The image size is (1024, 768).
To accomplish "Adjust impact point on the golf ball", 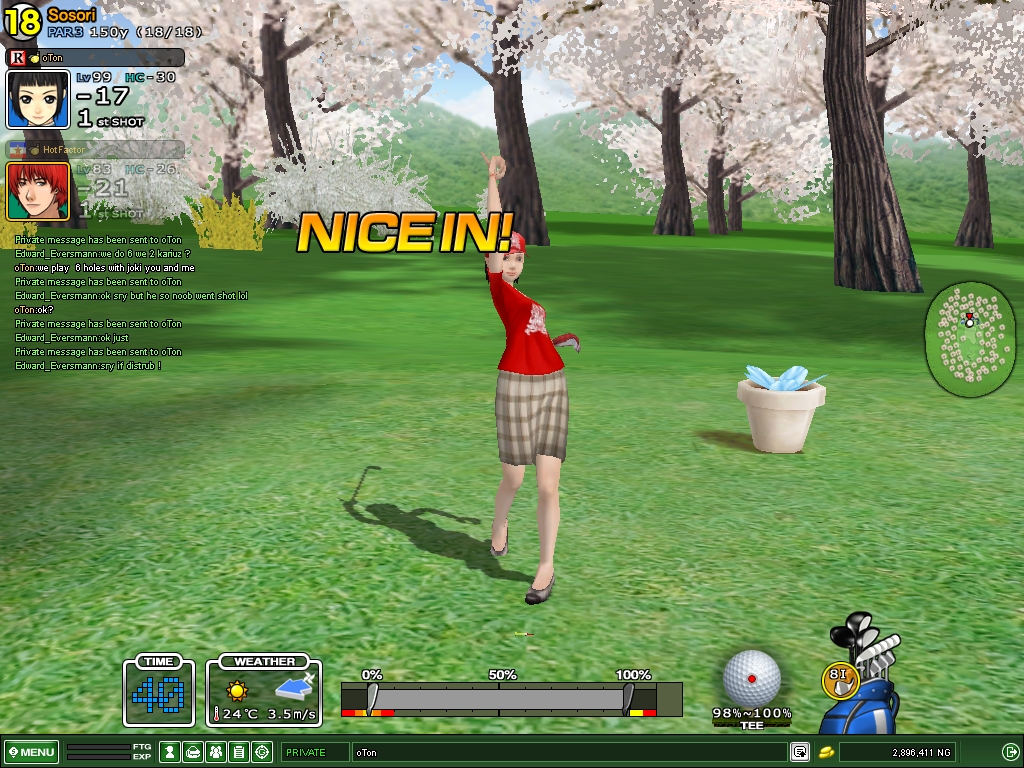I will coord(752,677).
